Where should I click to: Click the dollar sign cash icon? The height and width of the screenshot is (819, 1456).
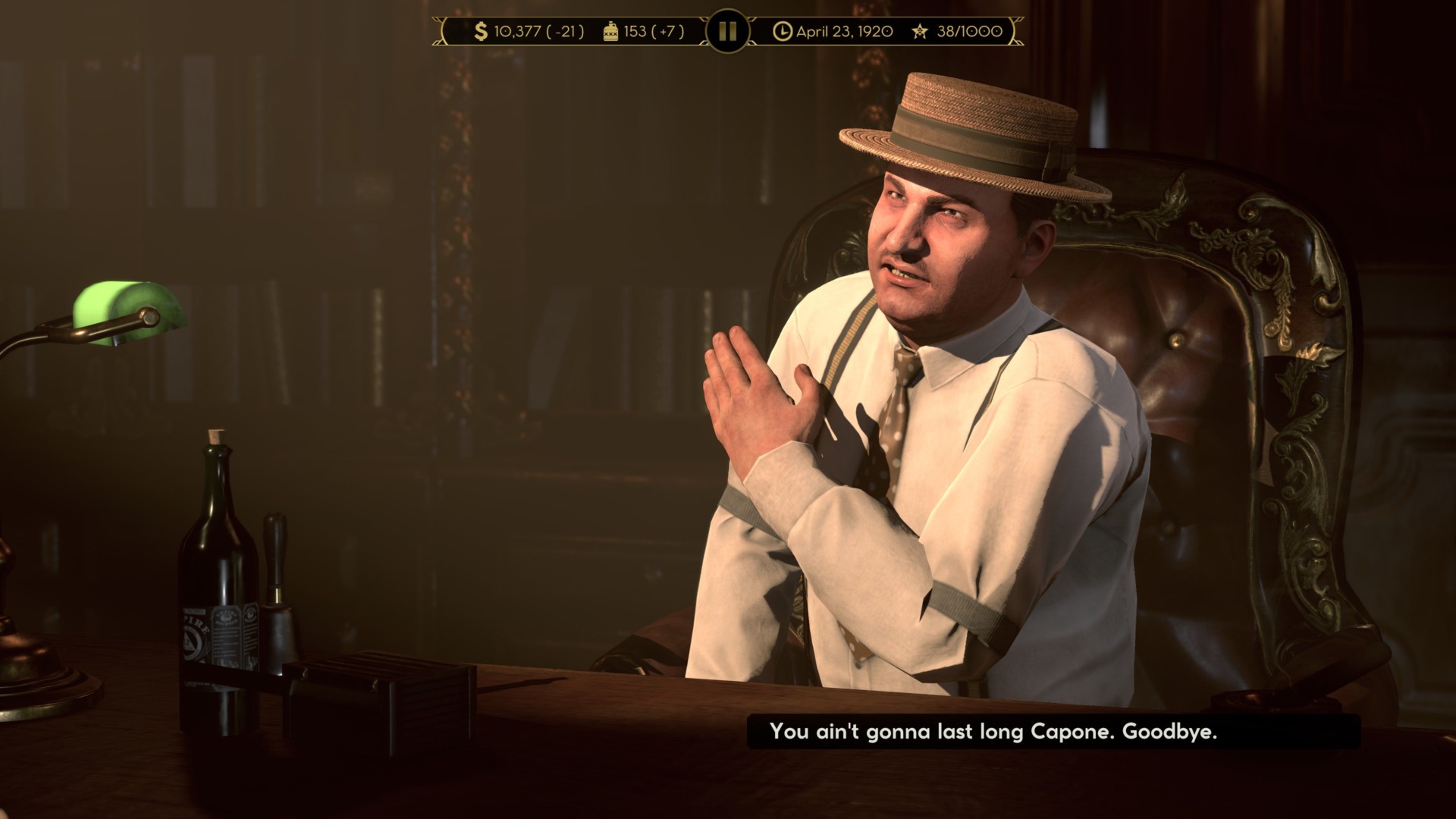coord(481,32)
